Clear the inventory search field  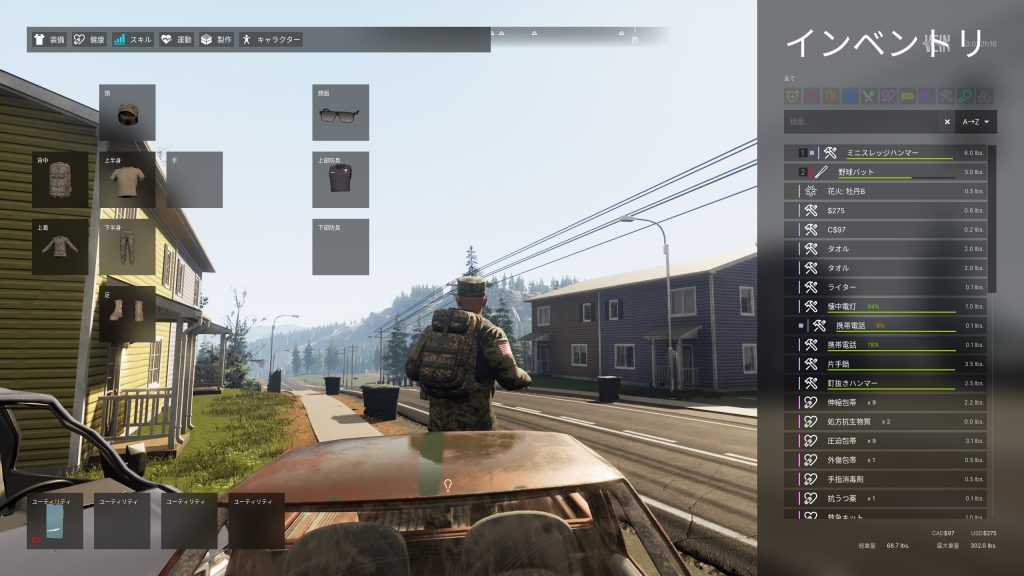(947, 122)
